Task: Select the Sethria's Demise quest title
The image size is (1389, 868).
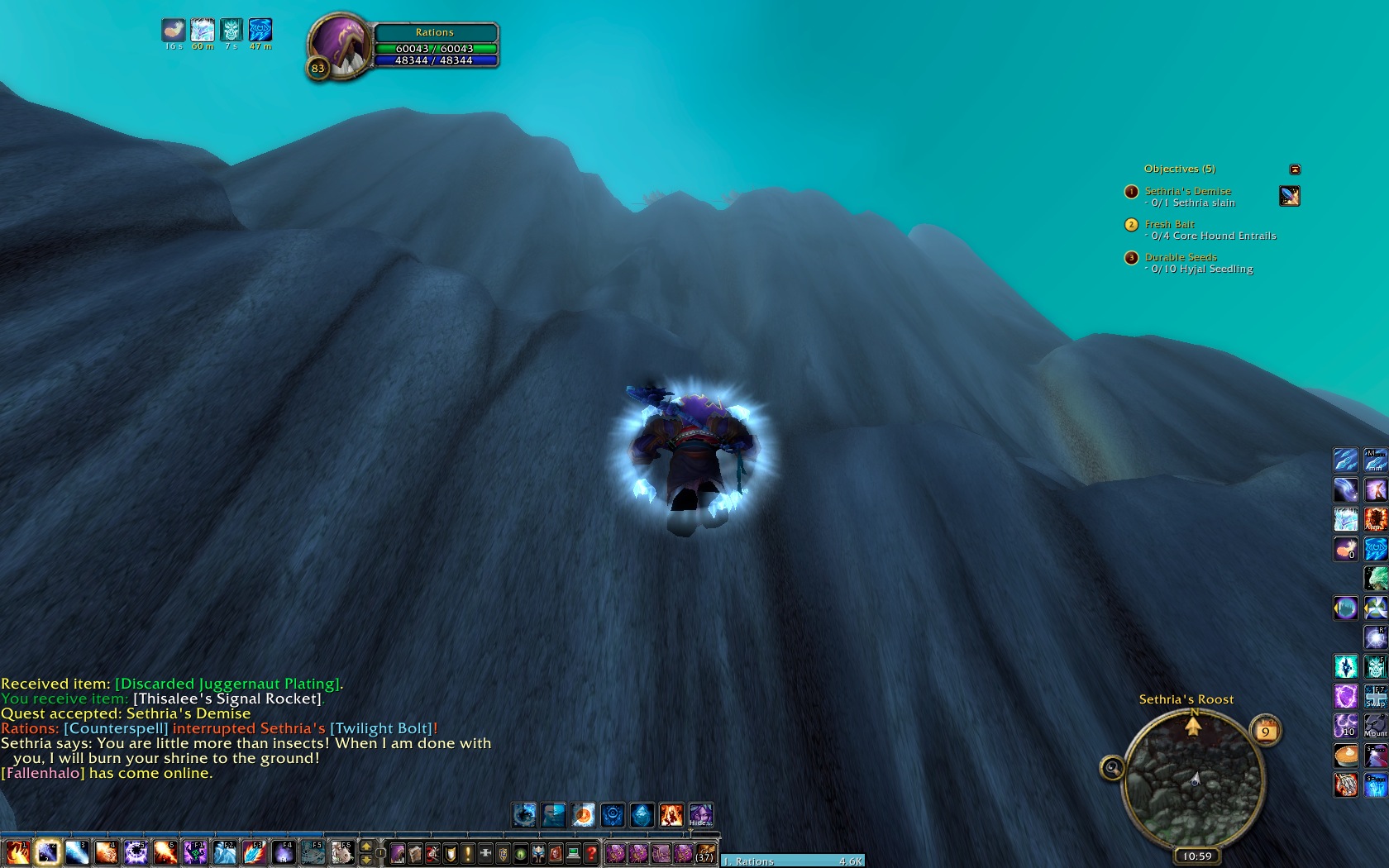Action: pos(1187,191)
